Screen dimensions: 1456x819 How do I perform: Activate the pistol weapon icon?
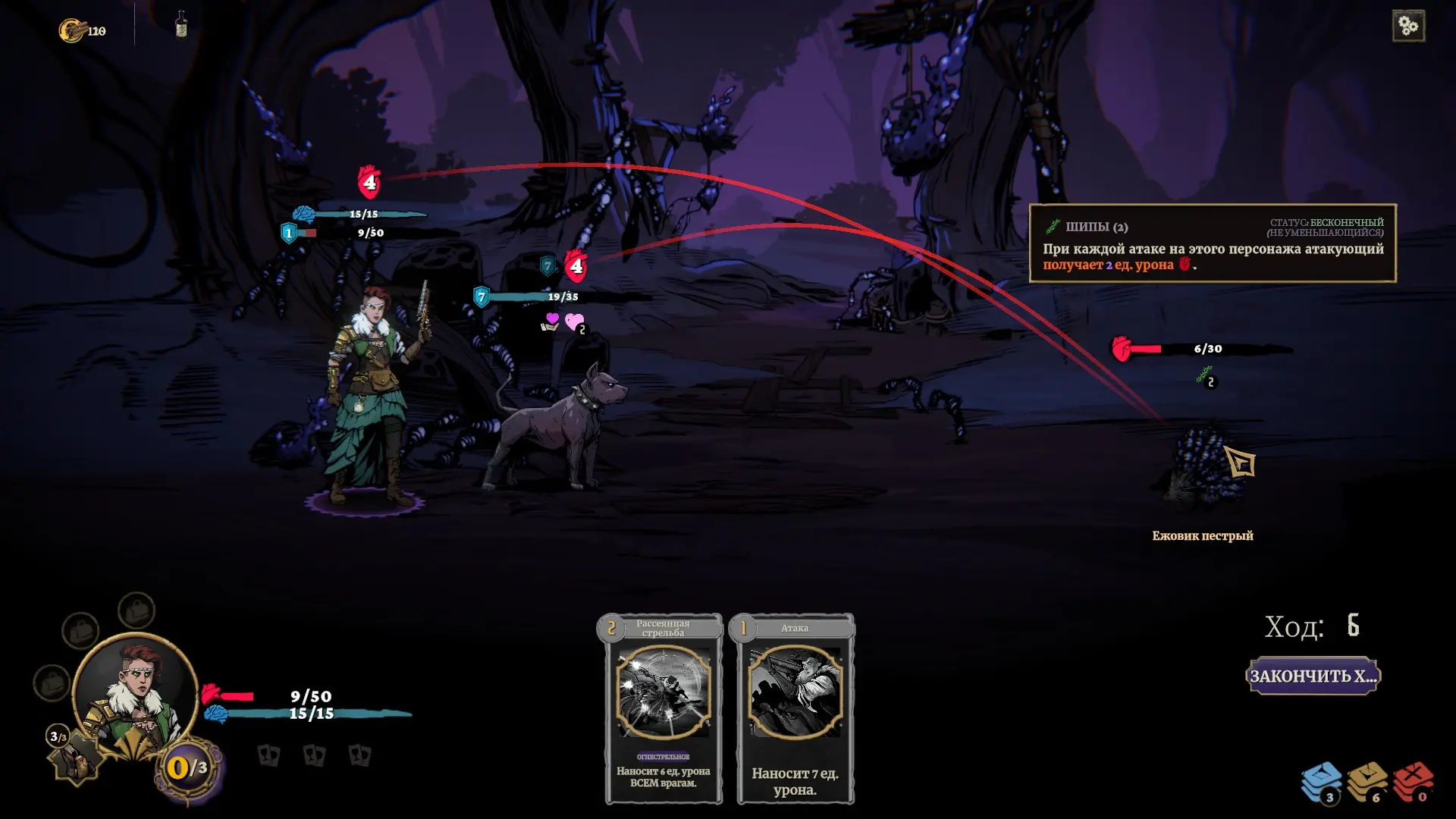(77, 758)
